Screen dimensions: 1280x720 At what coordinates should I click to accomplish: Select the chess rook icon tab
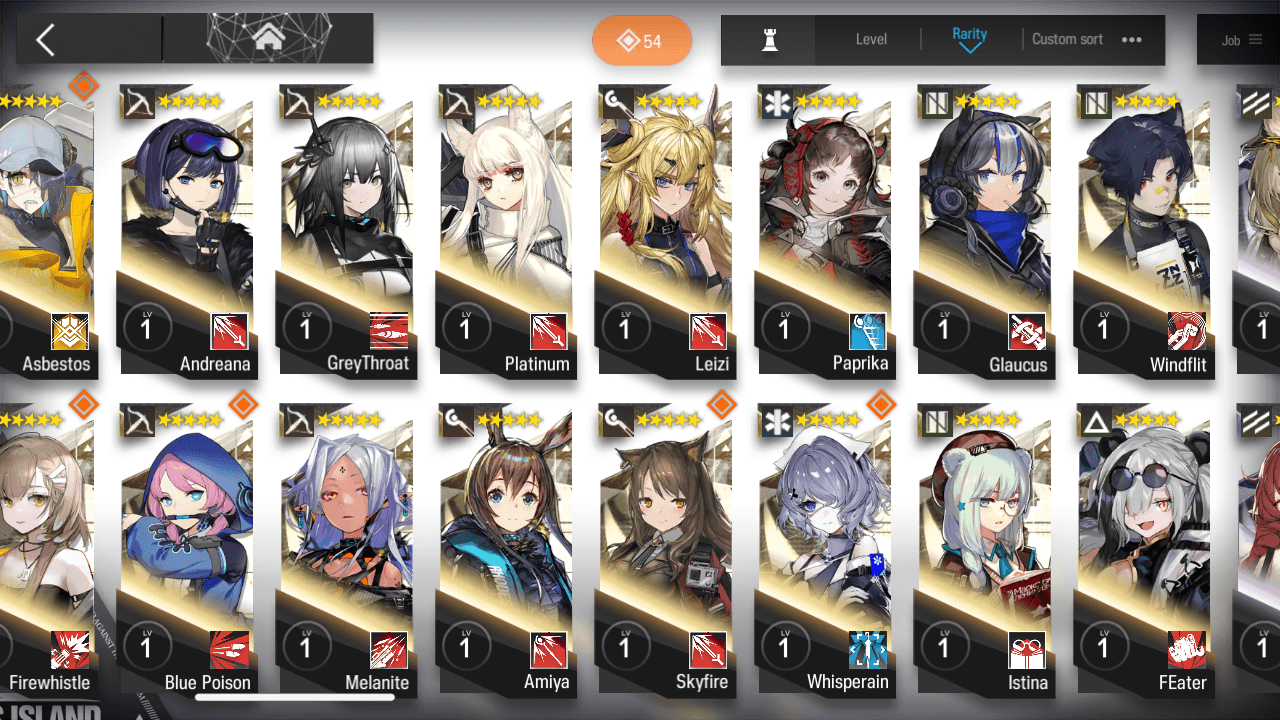[769, 40]
